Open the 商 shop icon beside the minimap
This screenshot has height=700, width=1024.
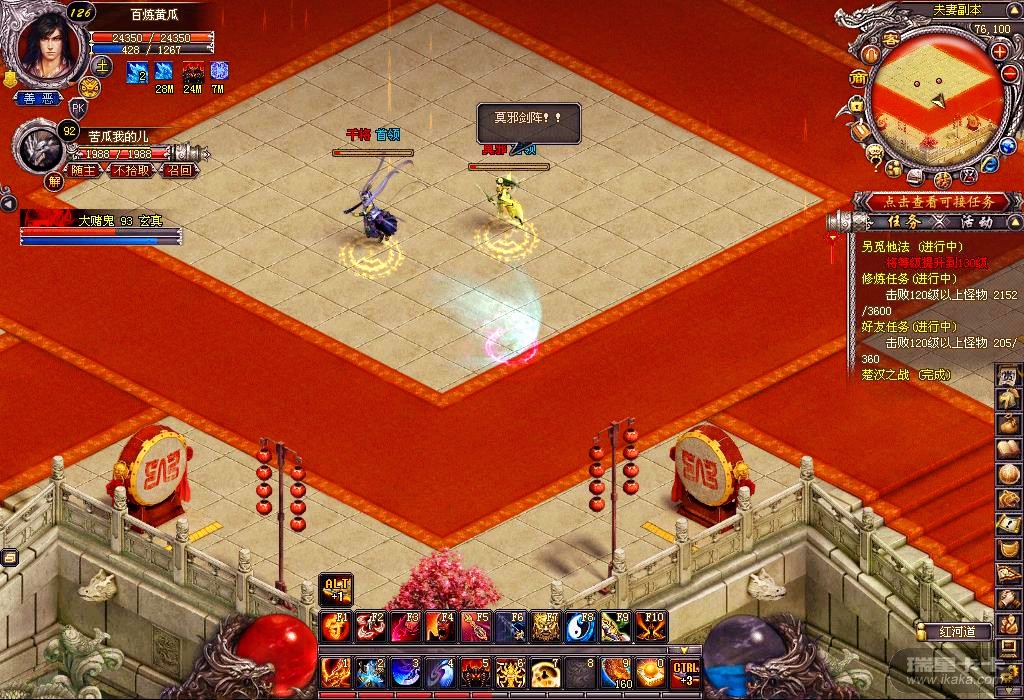(x=858, y=78)
